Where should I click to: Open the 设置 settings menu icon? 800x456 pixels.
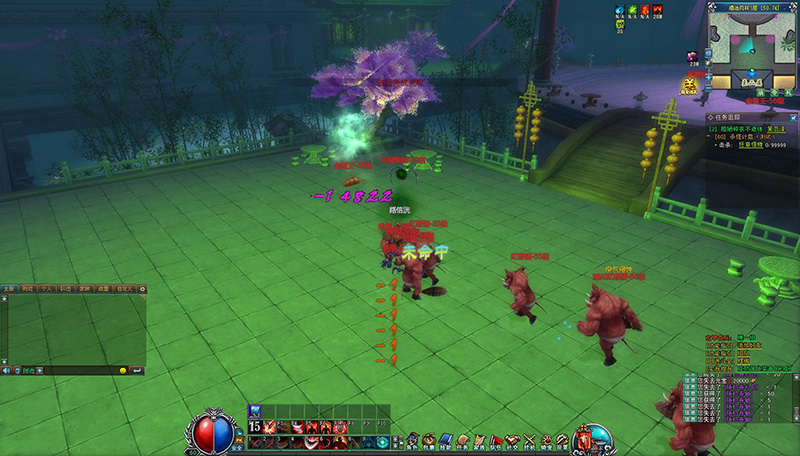(x=562, y=439)
